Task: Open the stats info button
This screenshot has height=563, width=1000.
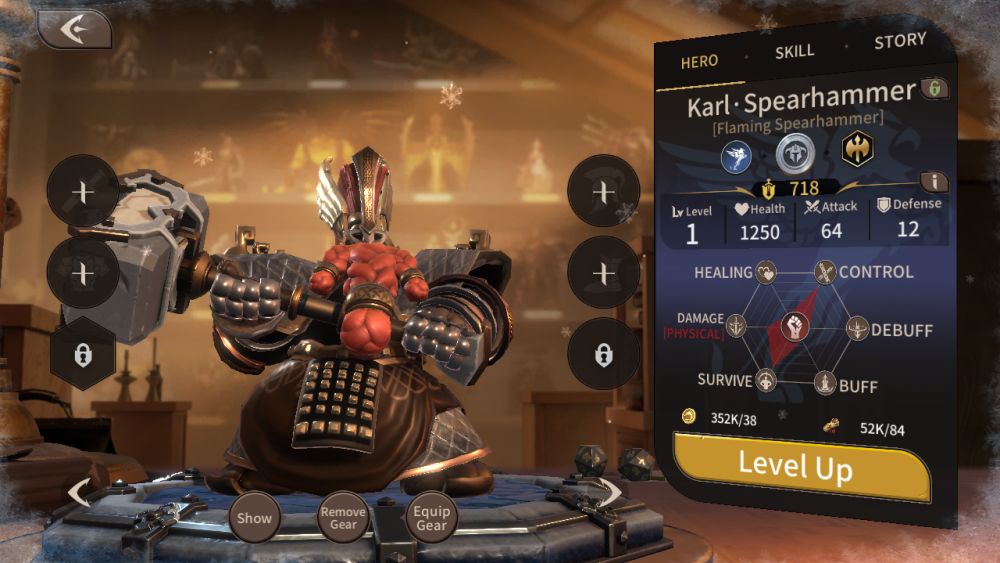Action: (934, 181)
